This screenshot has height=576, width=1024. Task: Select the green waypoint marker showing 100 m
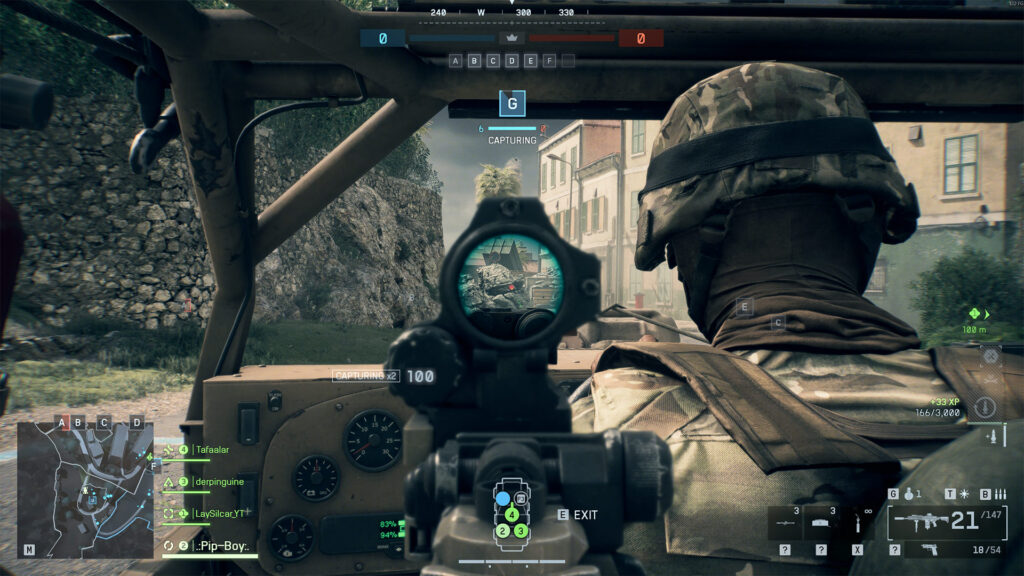click(973, 313)
